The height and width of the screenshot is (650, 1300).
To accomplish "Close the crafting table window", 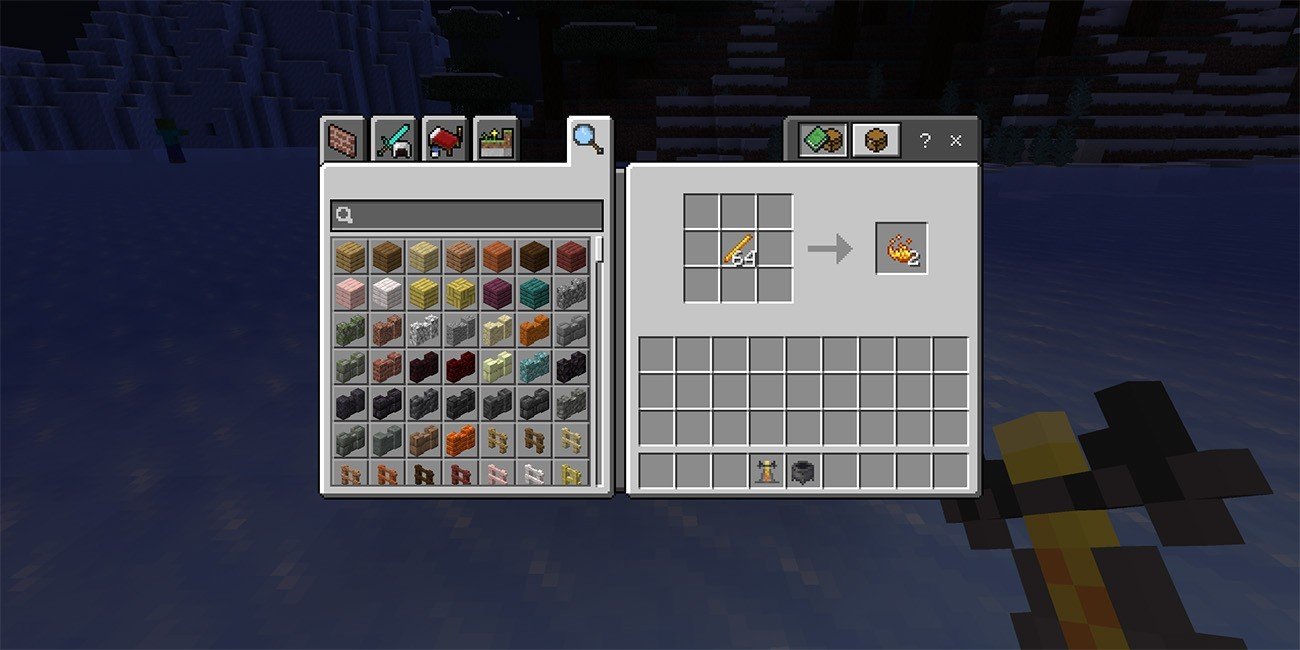I will pos(955,141).
